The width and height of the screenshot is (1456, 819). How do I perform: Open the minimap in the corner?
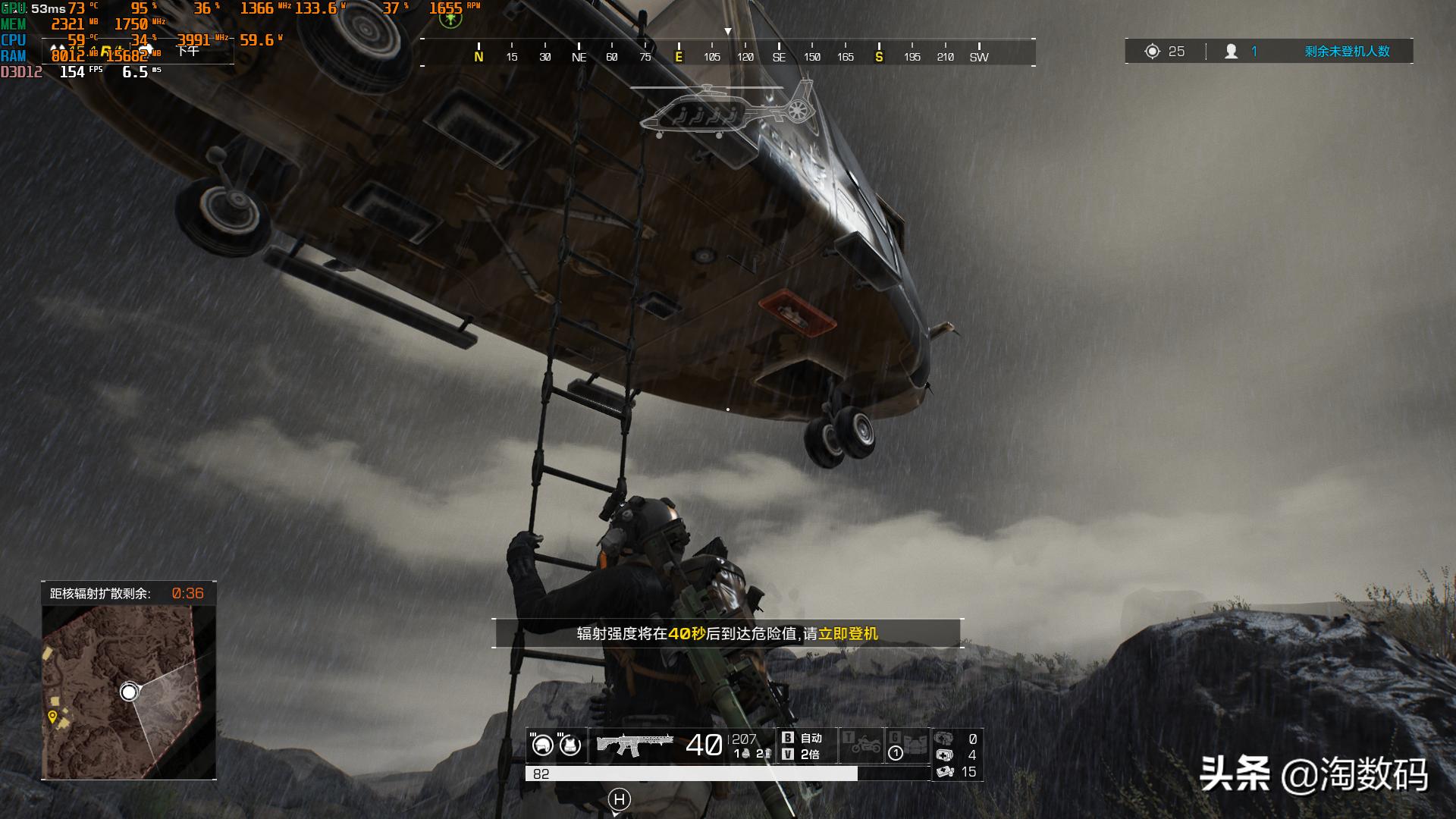(129, 691)
